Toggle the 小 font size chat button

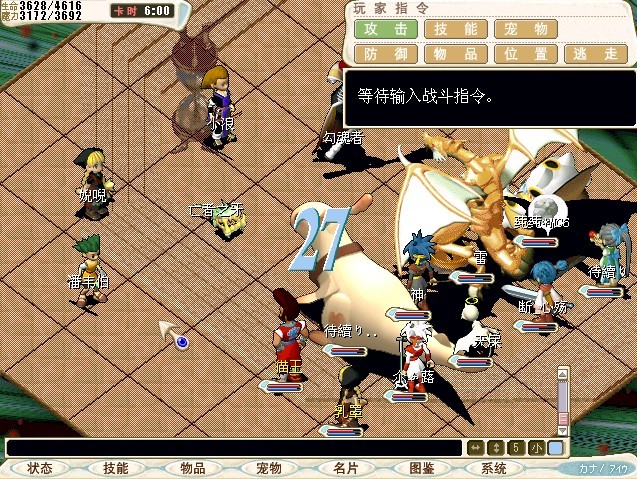click(x=538, y=448)
